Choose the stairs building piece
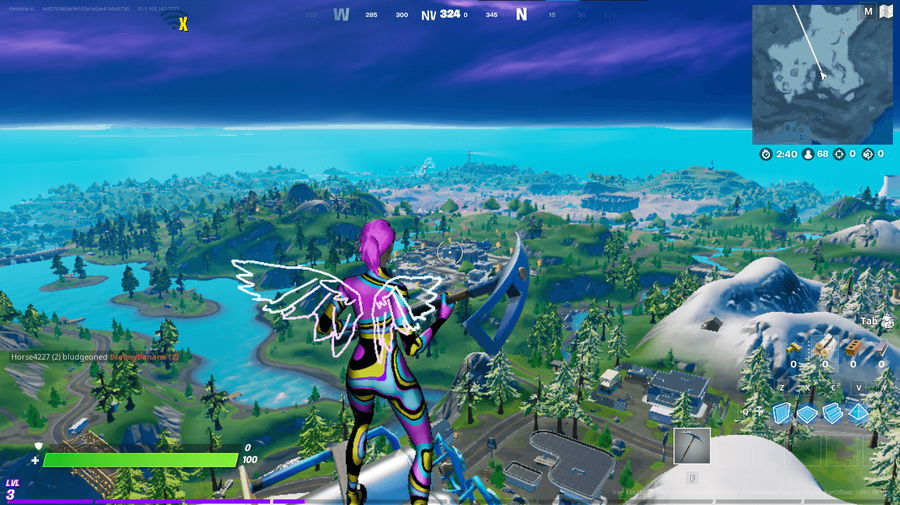 point(832,413)
